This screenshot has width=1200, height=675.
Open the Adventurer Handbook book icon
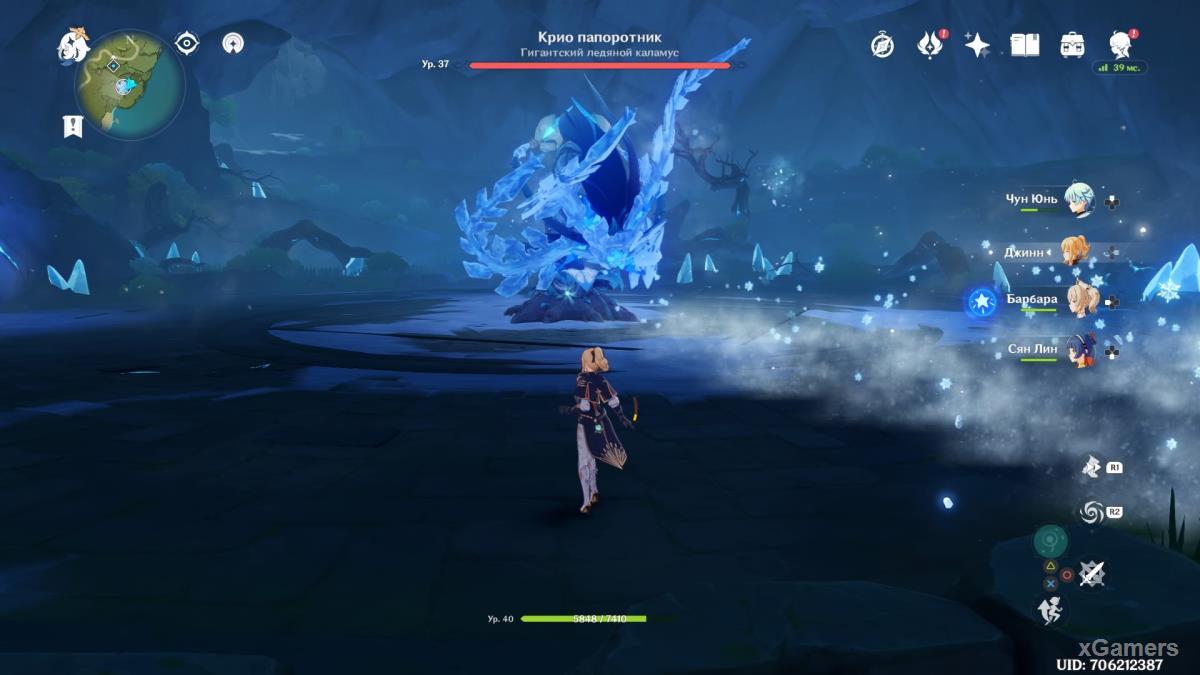(1025, 45)
